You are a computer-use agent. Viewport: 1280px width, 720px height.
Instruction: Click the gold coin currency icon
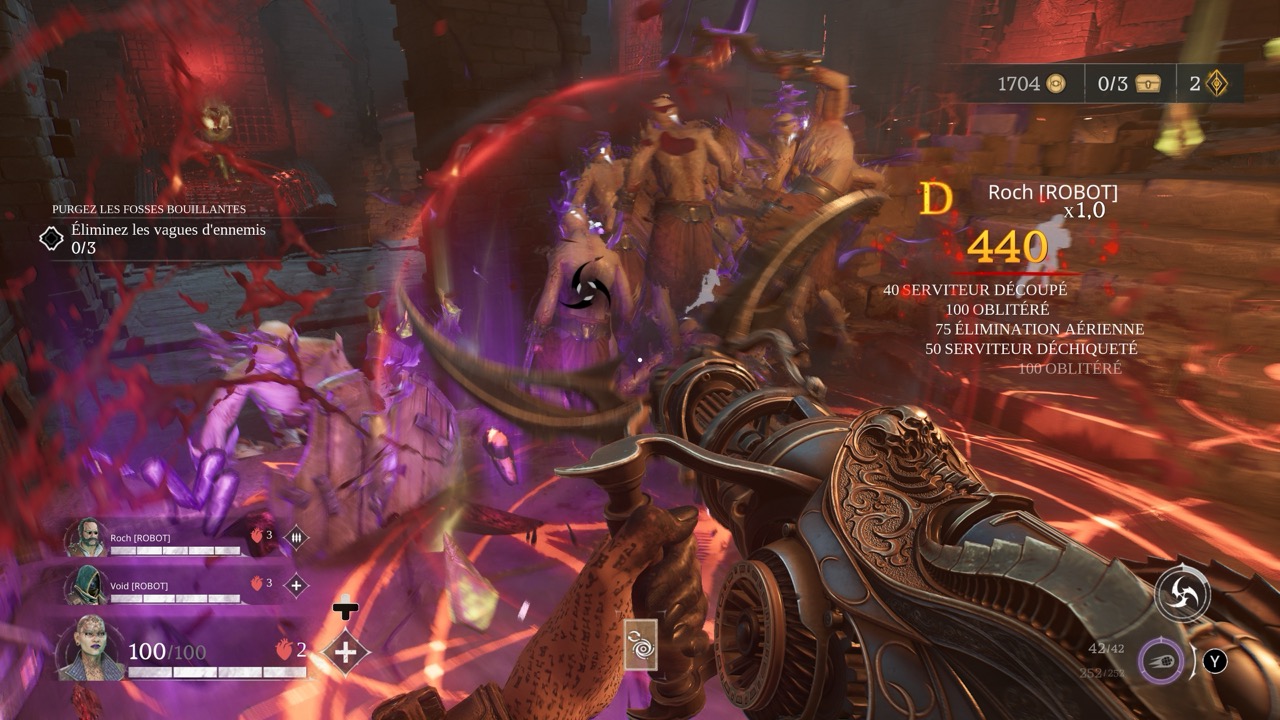pyautogui.click(x=1055, y=84)
